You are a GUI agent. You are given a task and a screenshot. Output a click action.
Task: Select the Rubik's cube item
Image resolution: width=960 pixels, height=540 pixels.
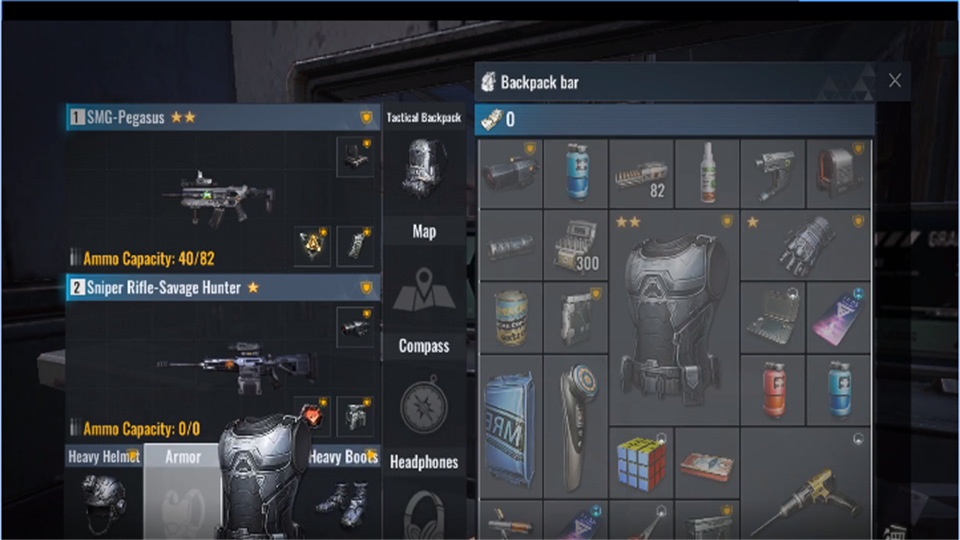[640, 462]
